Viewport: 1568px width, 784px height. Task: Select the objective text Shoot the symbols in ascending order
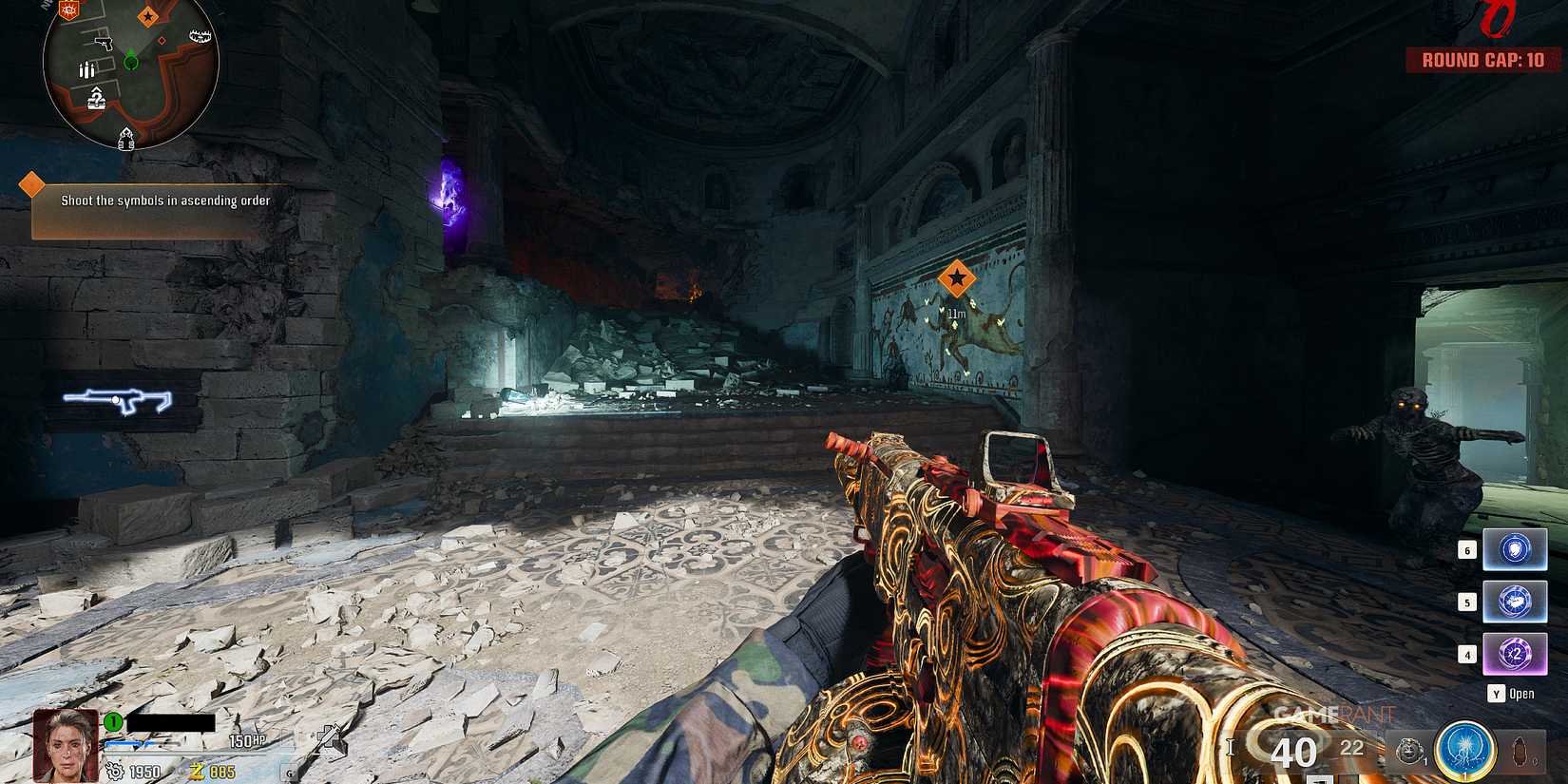point(164,201)
